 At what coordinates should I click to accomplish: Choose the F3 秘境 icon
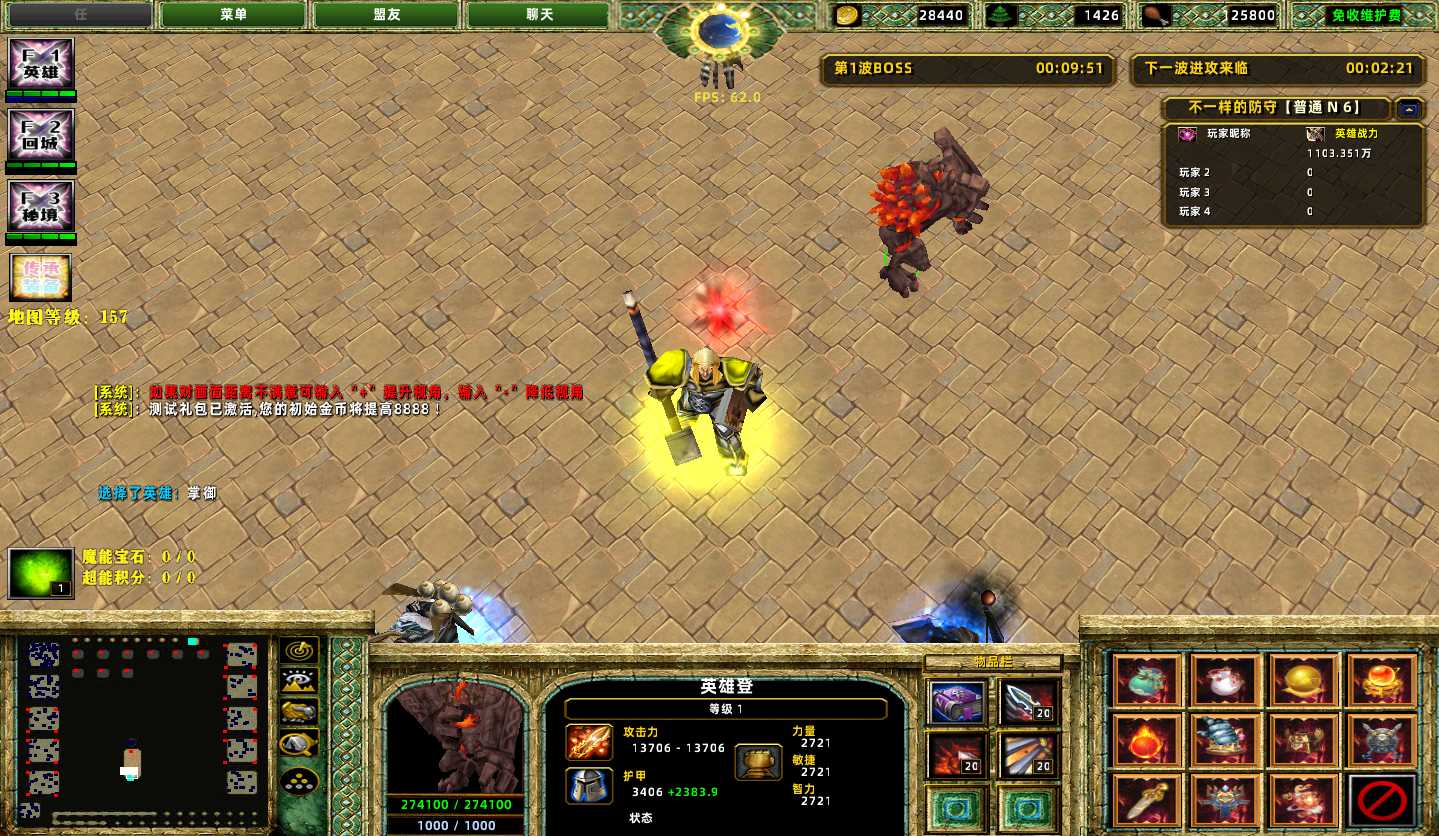coord(41,206)
